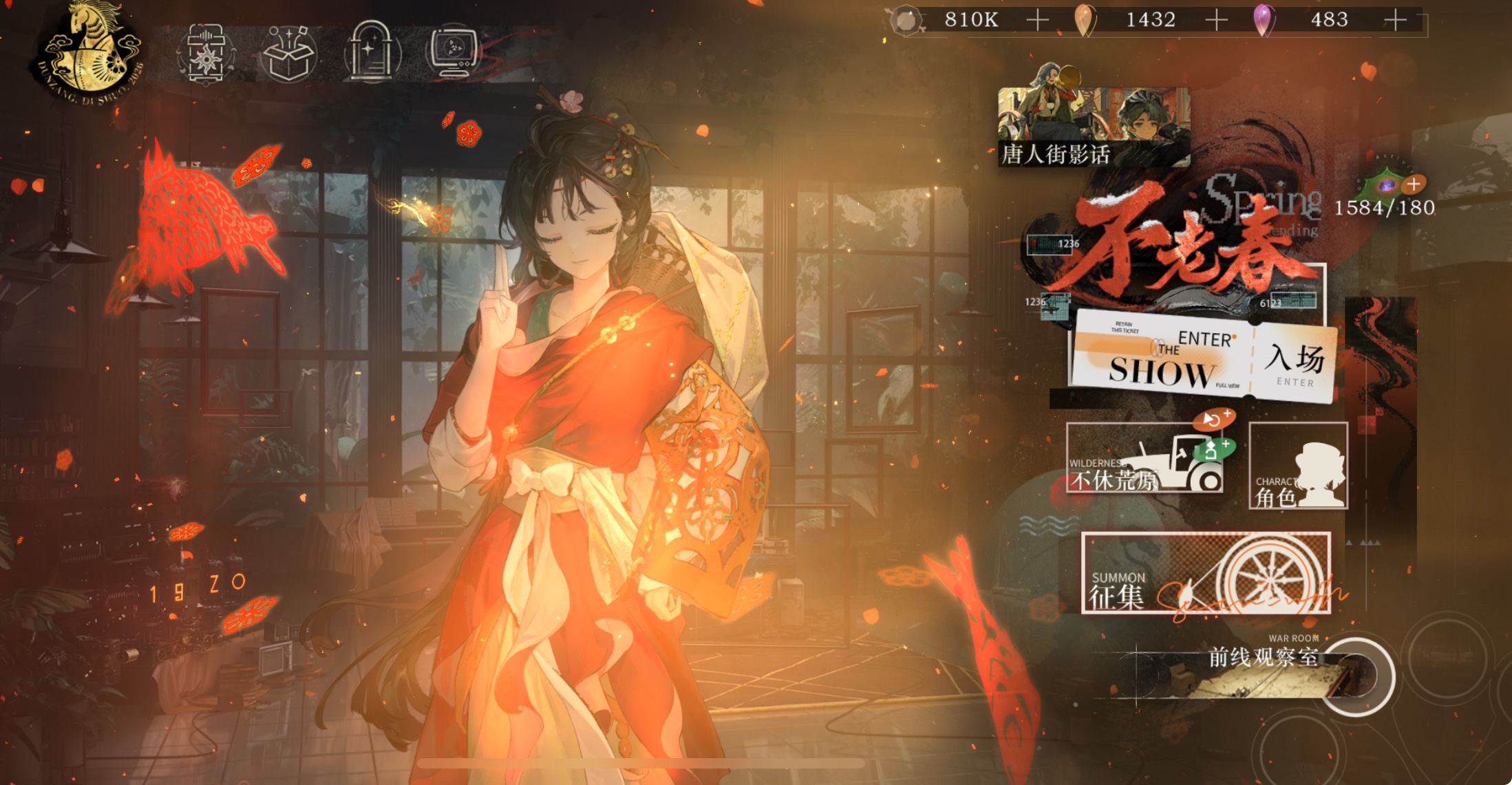Screen dimensions: 1512x785
Task: Open the open-box icon in top bar
Action: click(288, 54)
